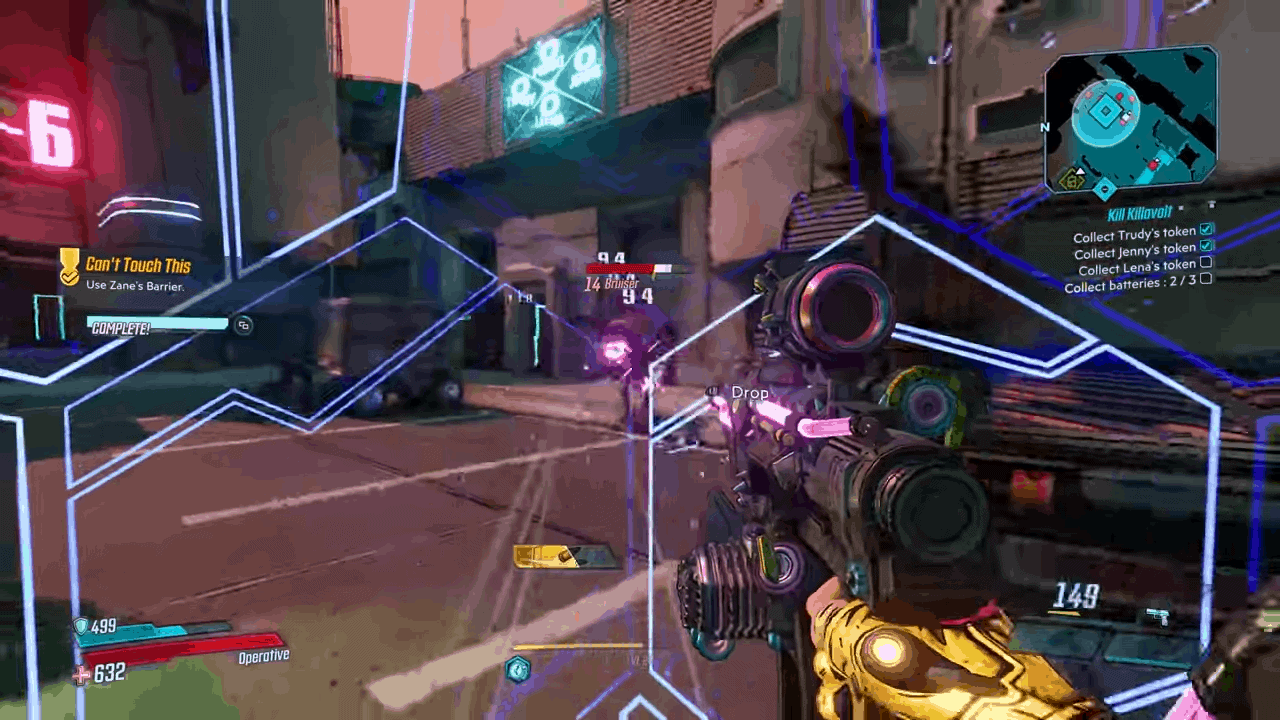1280x720 pixels.
Task: Click the compass N marker on minimap
Action: 1045,127
